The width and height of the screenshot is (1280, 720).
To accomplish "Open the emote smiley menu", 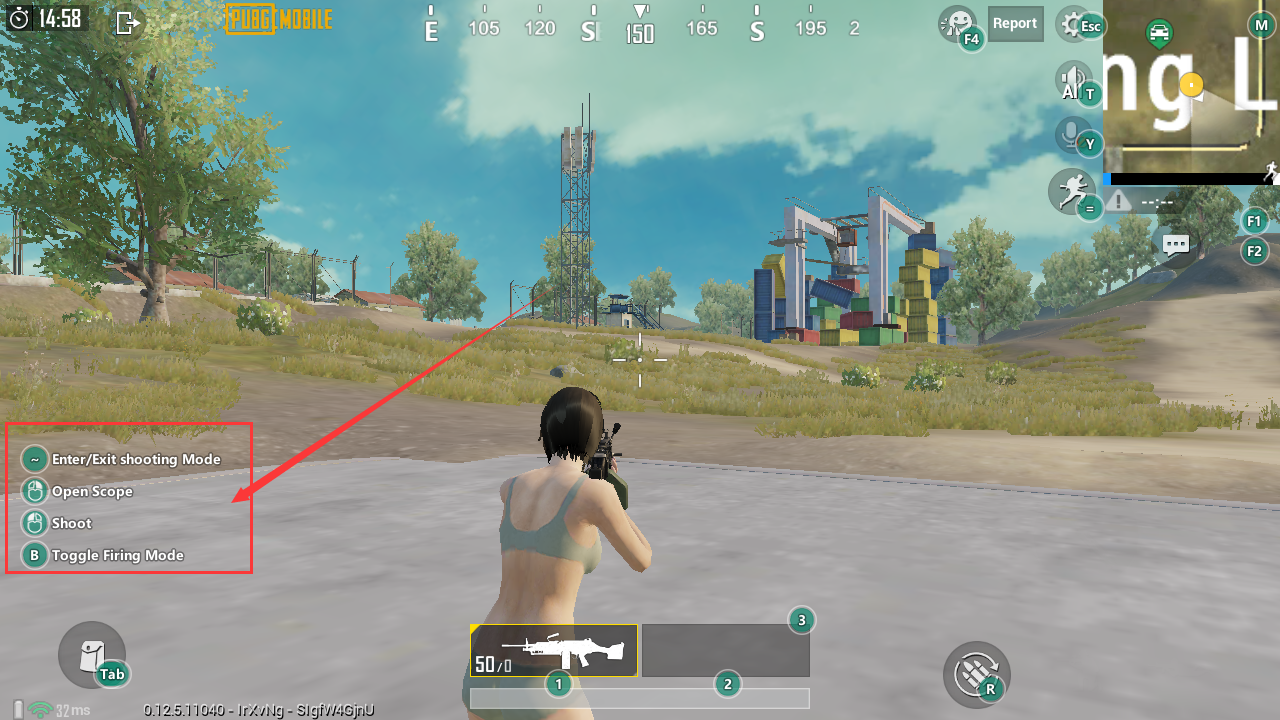I will point(956,23).
